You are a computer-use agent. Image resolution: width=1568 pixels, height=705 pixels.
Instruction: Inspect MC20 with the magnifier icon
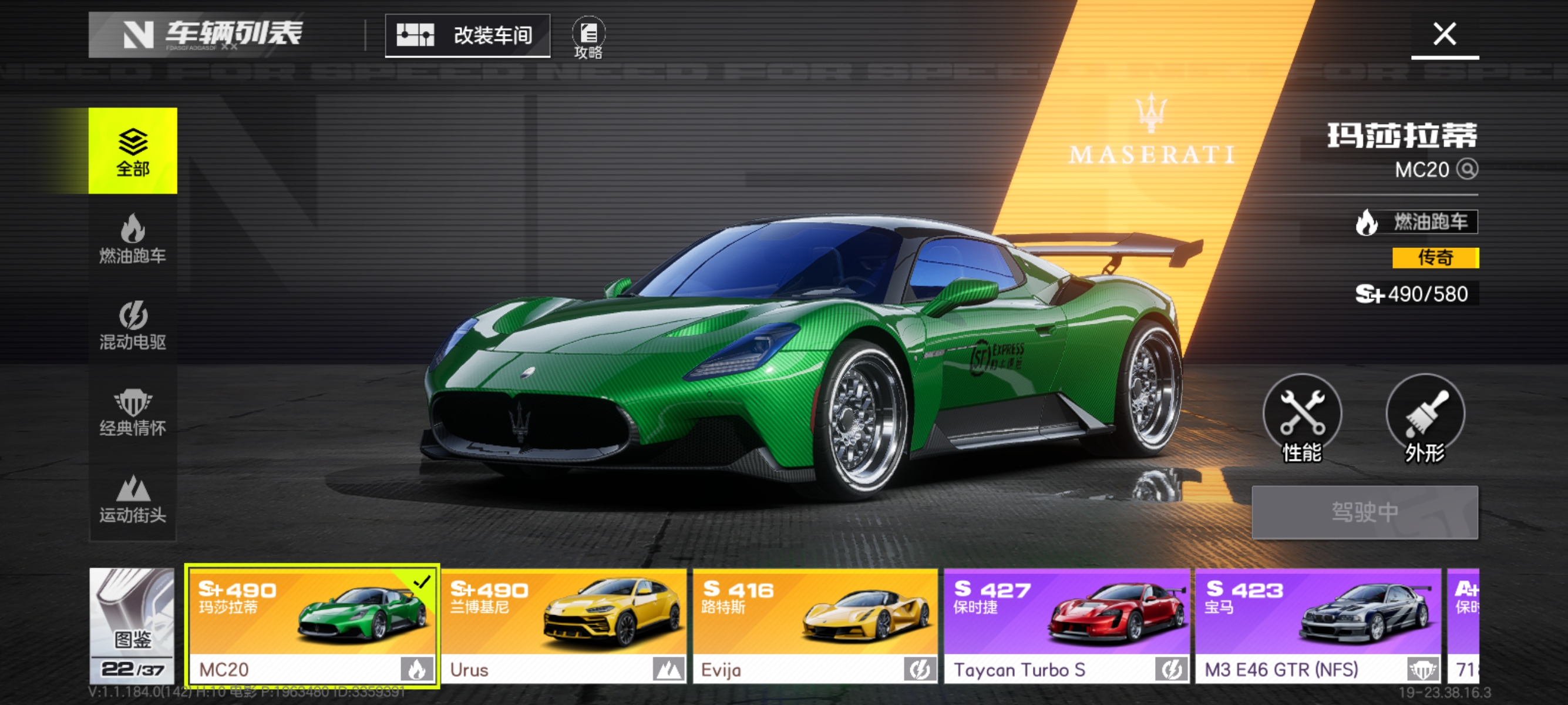pyautogui.click(x=1467, y=169)
